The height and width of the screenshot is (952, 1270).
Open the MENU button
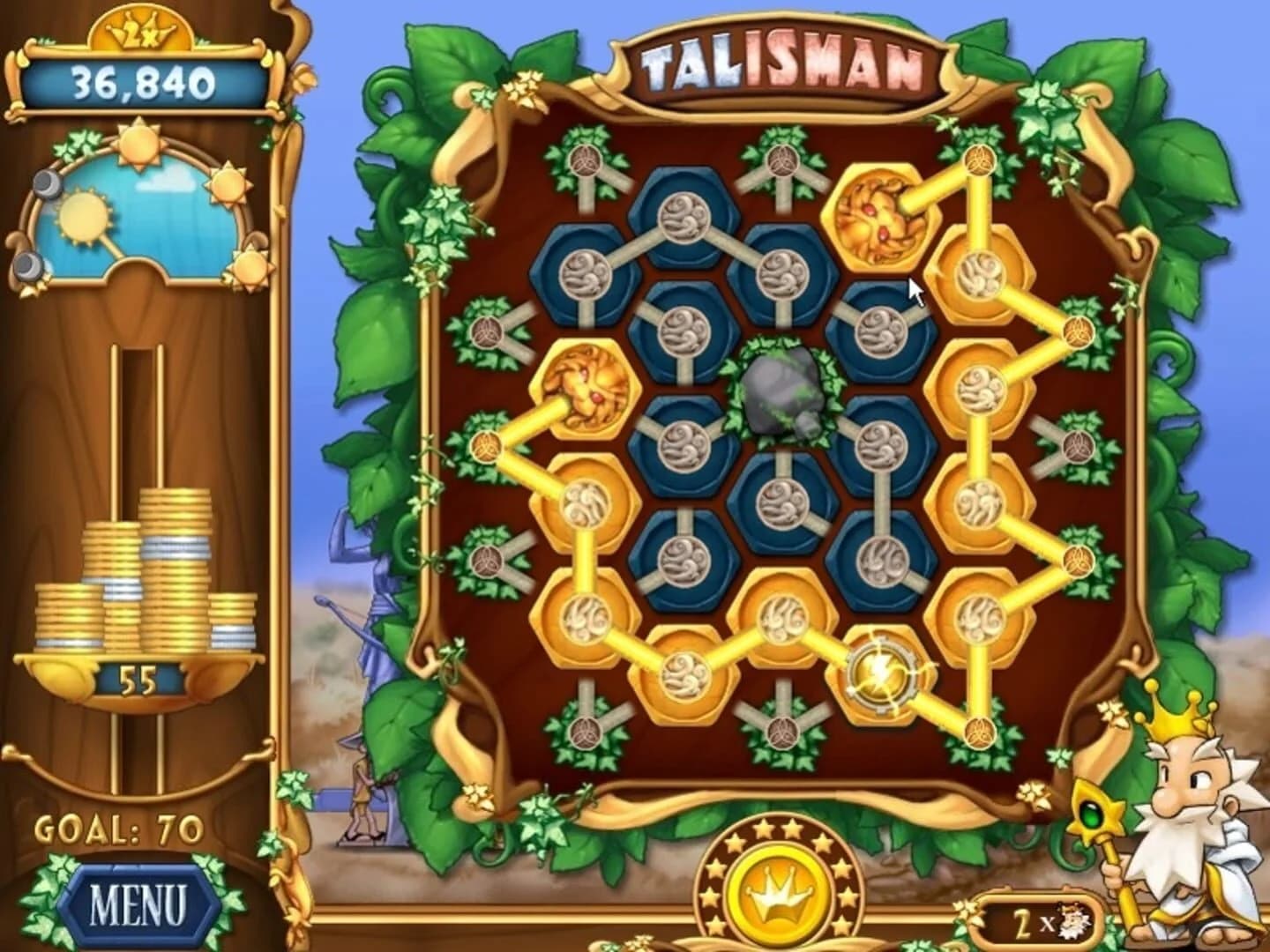138,896
